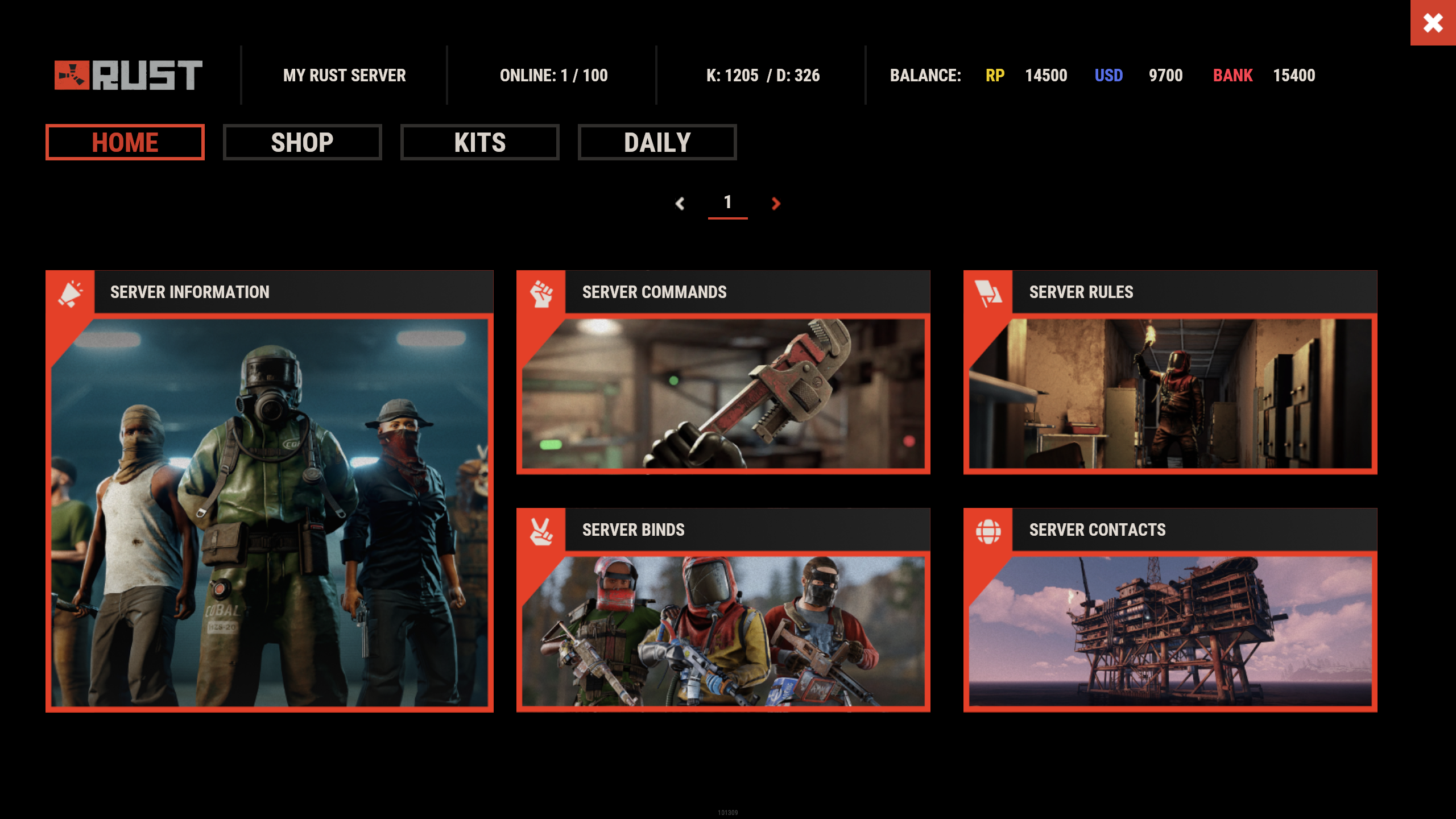Open the Server Rules panel

pyautogui.click(x=1170, y=373)
